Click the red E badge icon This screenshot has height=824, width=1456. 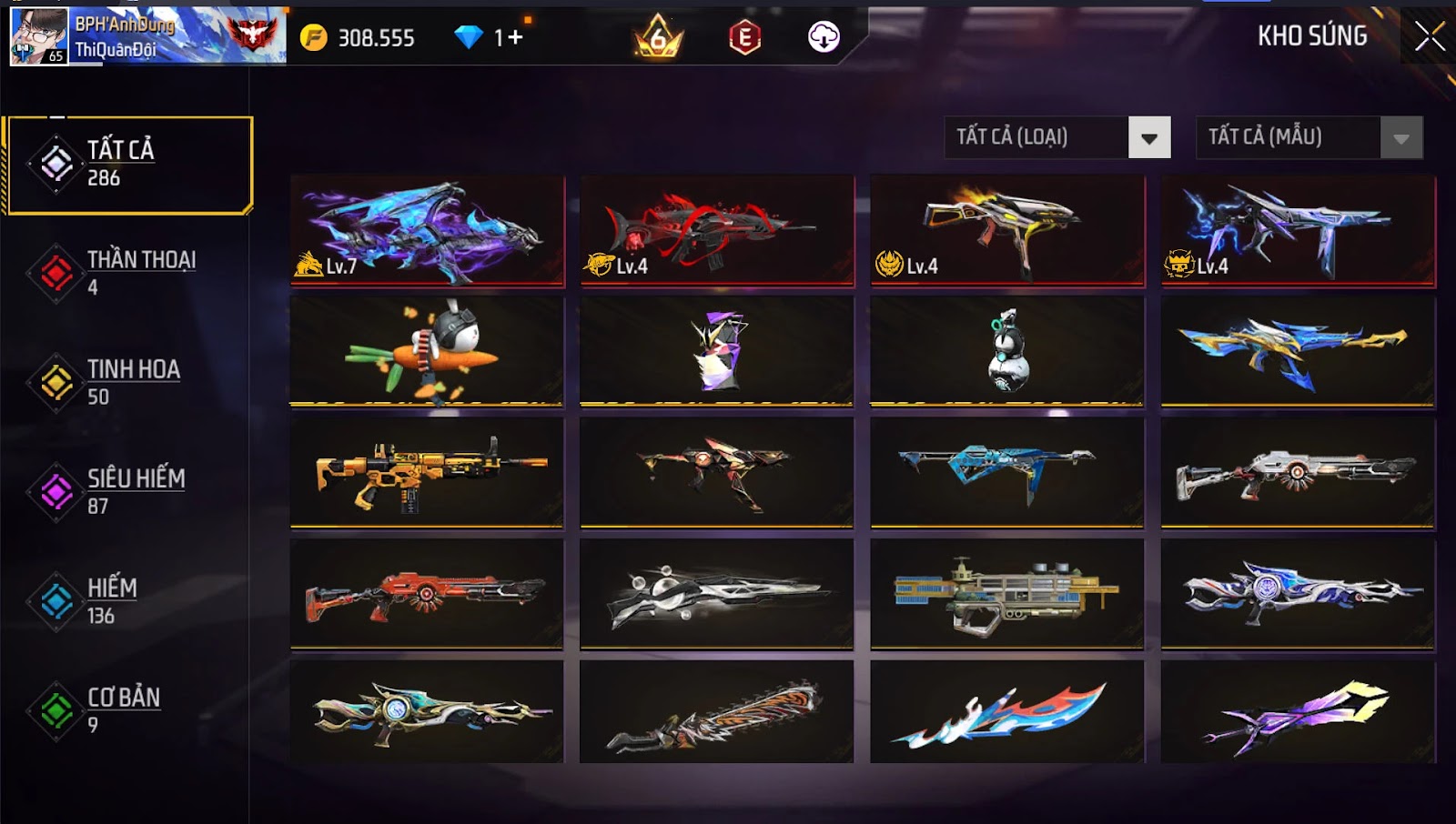(x=744, y=38)
